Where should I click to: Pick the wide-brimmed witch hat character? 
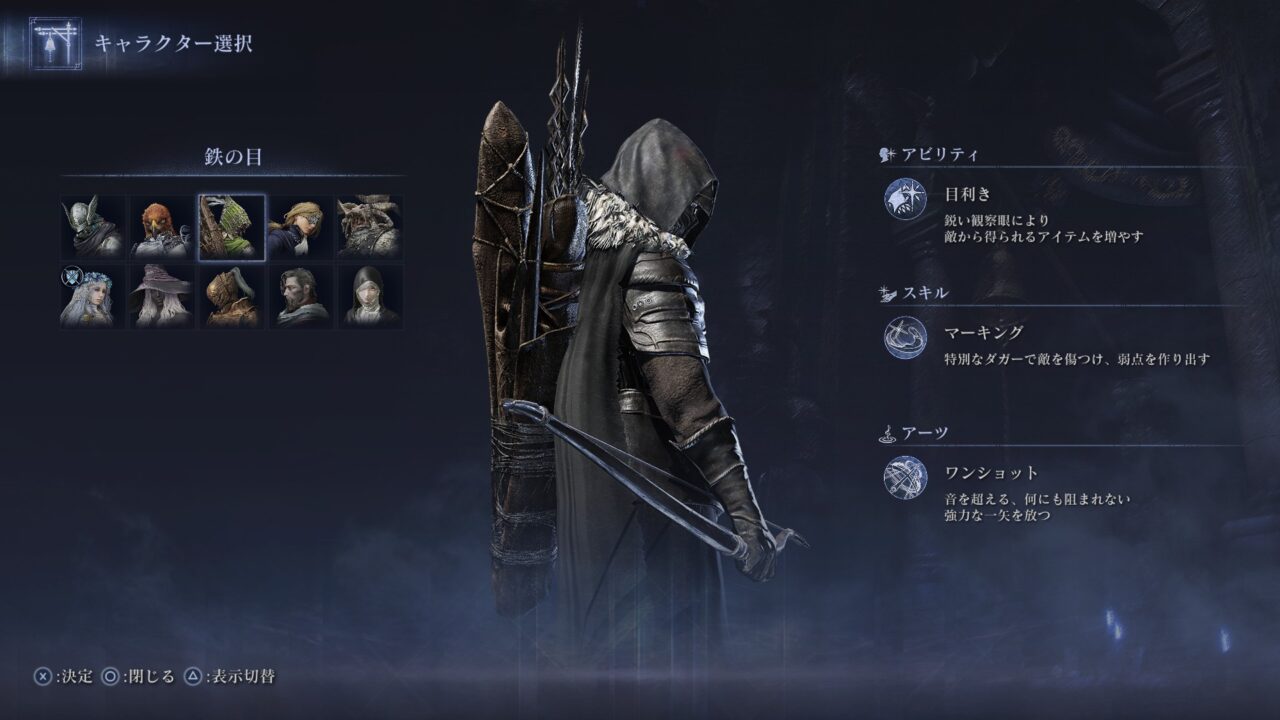coord(162,296)
